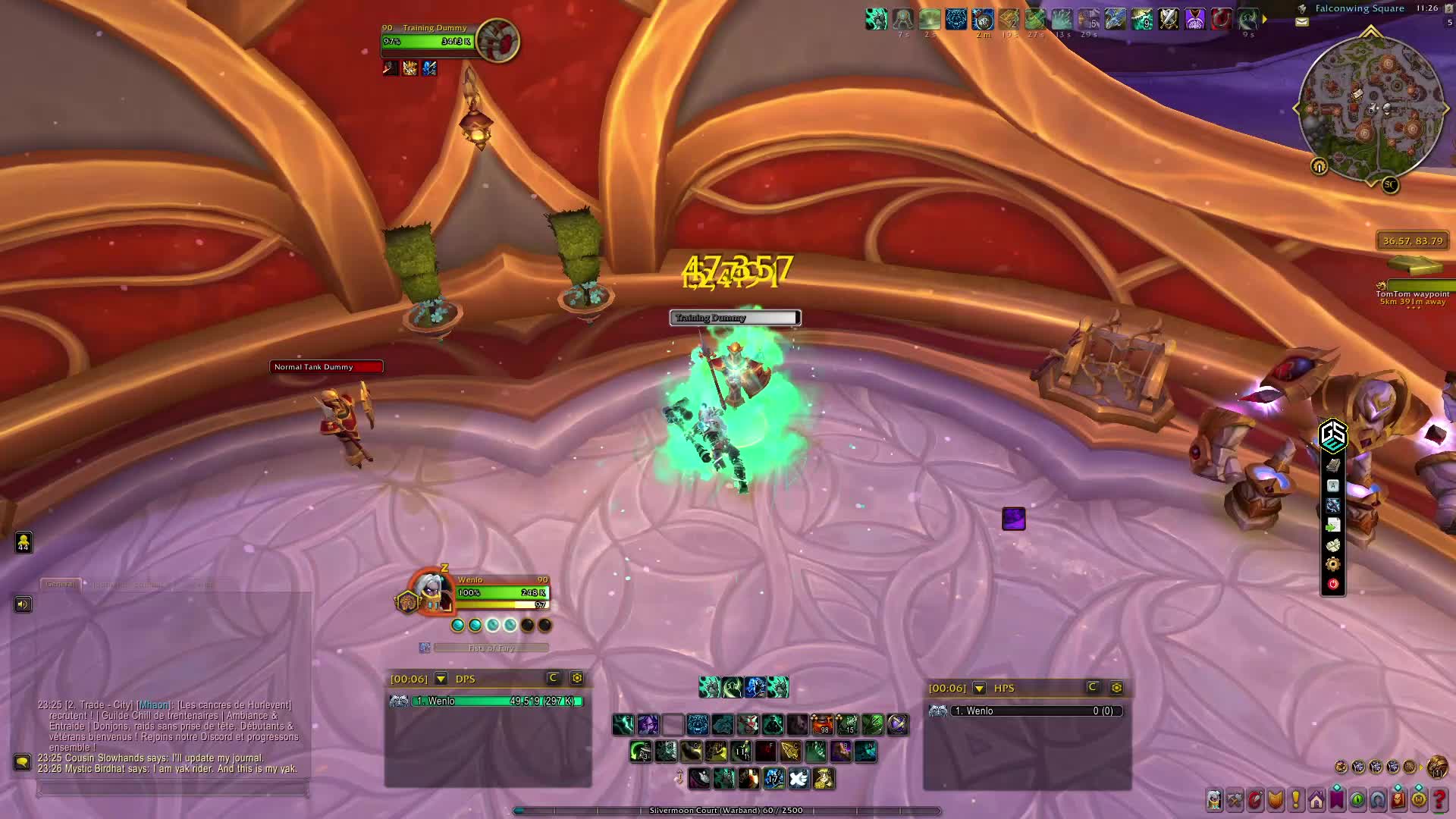
Task: Open the HPS meter dropdown arrow
Action: click(979, 688)
